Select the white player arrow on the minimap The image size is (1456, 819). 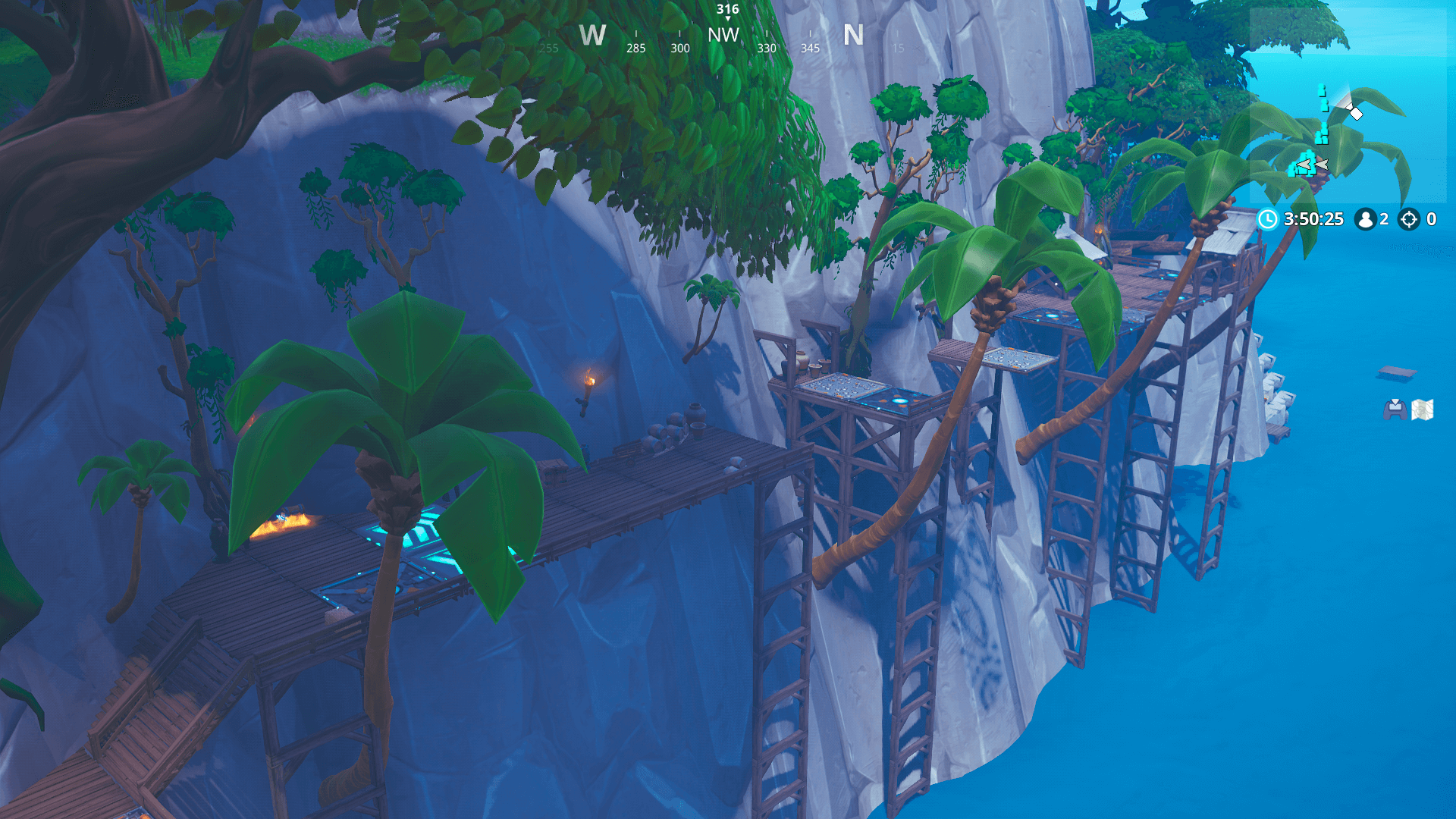pos(1355,114)
